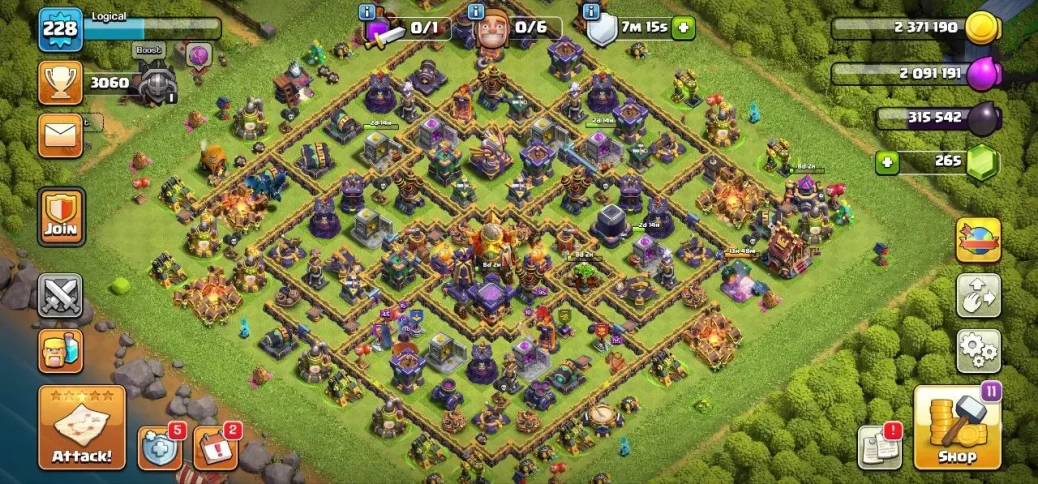The image size is (1038, 484).
Task: Open the layout editor hand icon
Action: tap(978, 295)
